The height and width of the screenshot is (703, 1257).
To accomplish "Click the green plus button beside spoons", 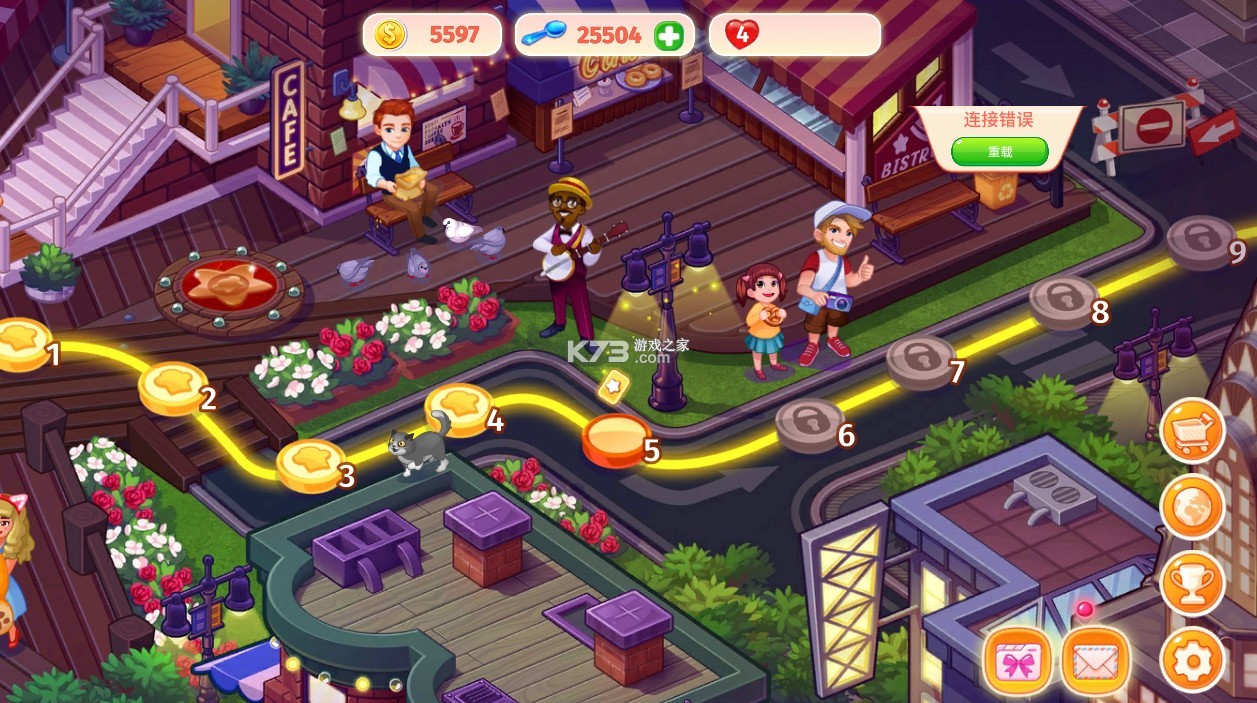I will [668, 36].
